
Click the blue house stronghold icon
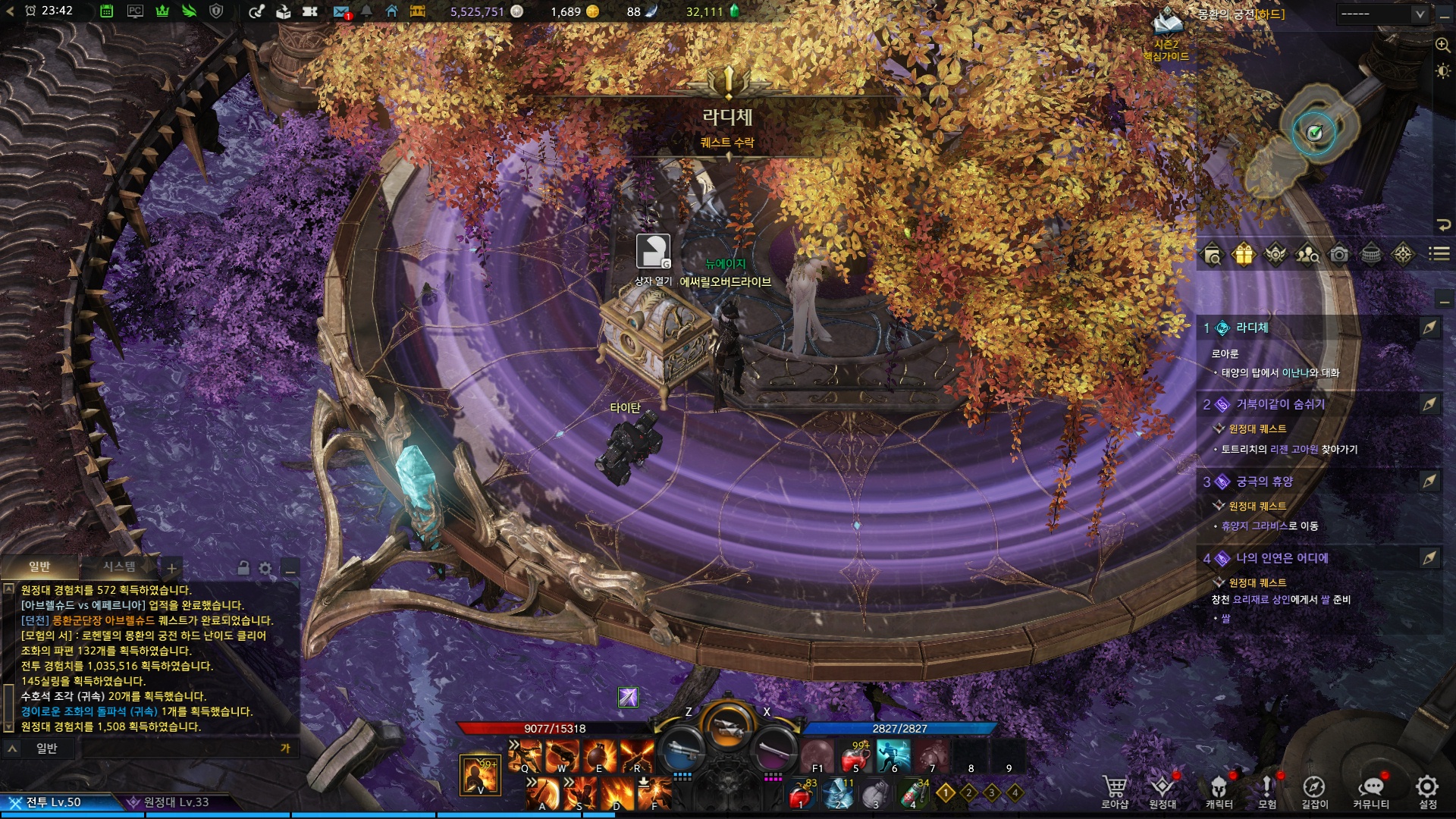(391, 11)
